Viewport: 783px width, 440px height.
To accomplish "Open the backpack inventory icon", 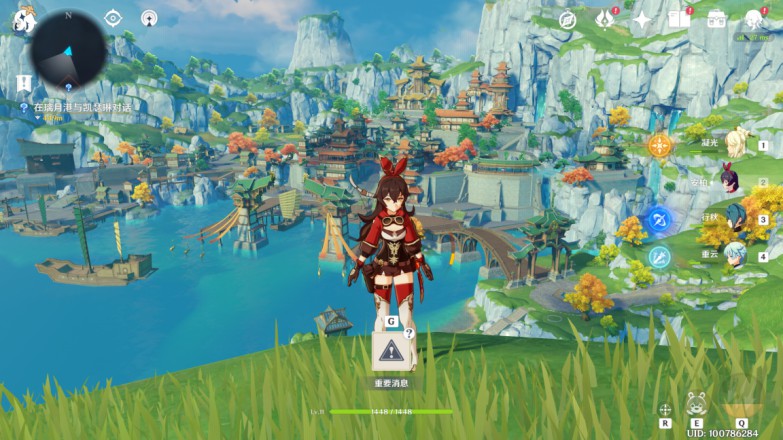I will (x=717, y=19).
